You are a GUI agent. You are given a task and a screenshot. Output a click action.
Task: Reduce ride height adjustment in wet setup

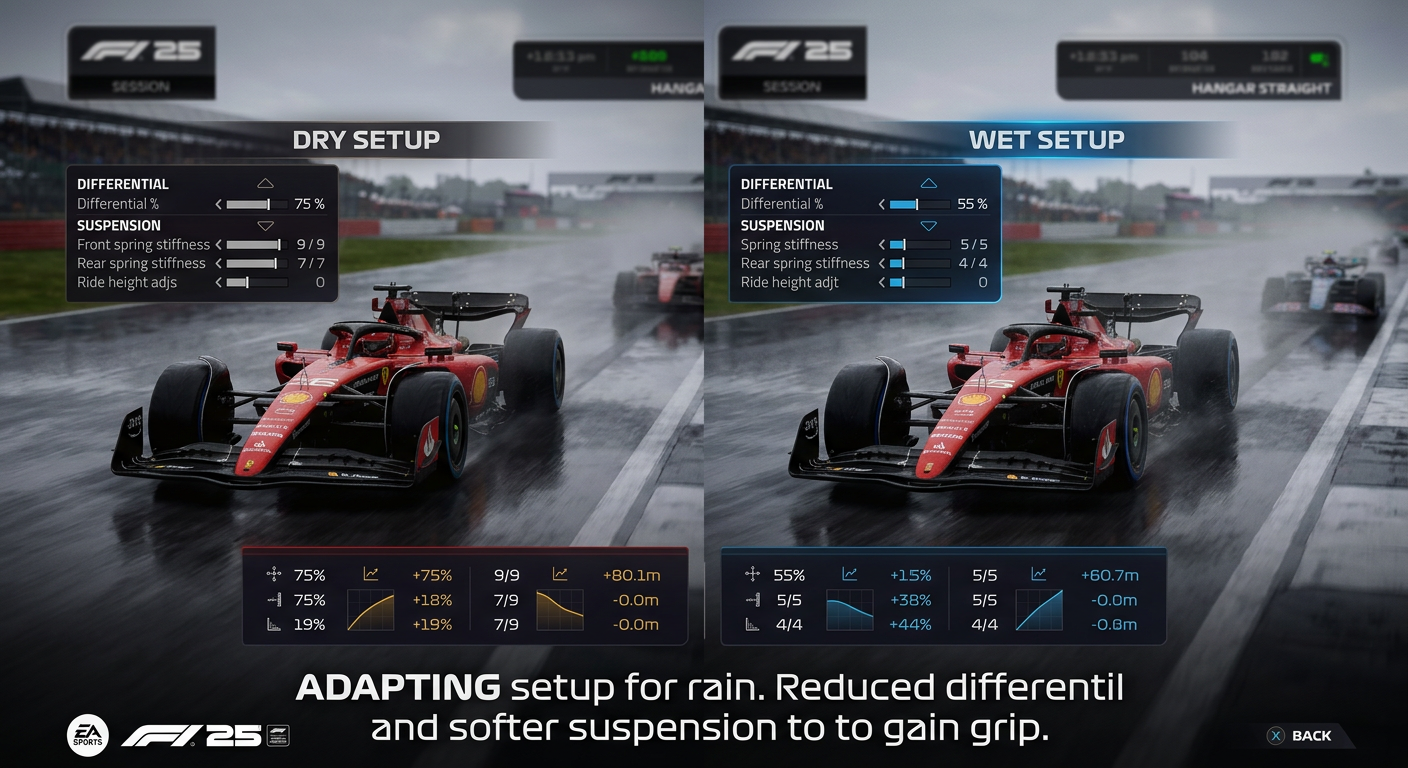[884, 282]
